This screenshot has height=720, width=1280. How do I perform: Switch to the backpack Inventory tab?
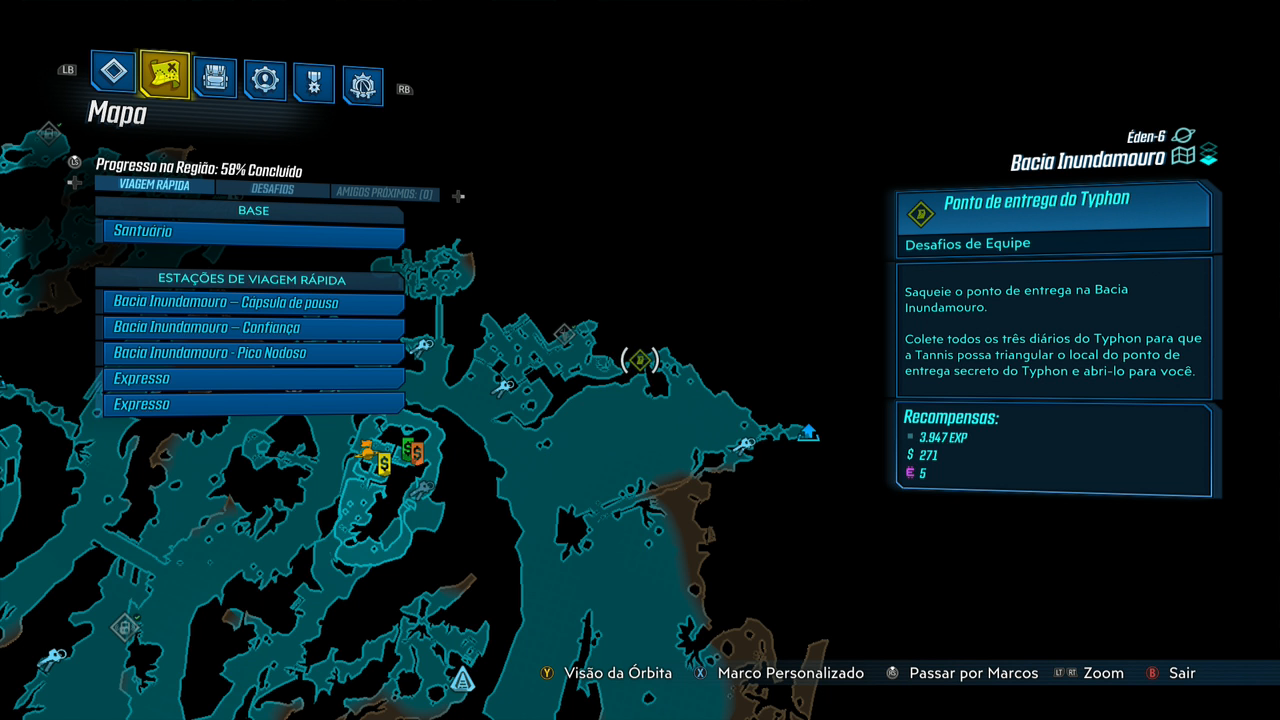pos(215,77)
